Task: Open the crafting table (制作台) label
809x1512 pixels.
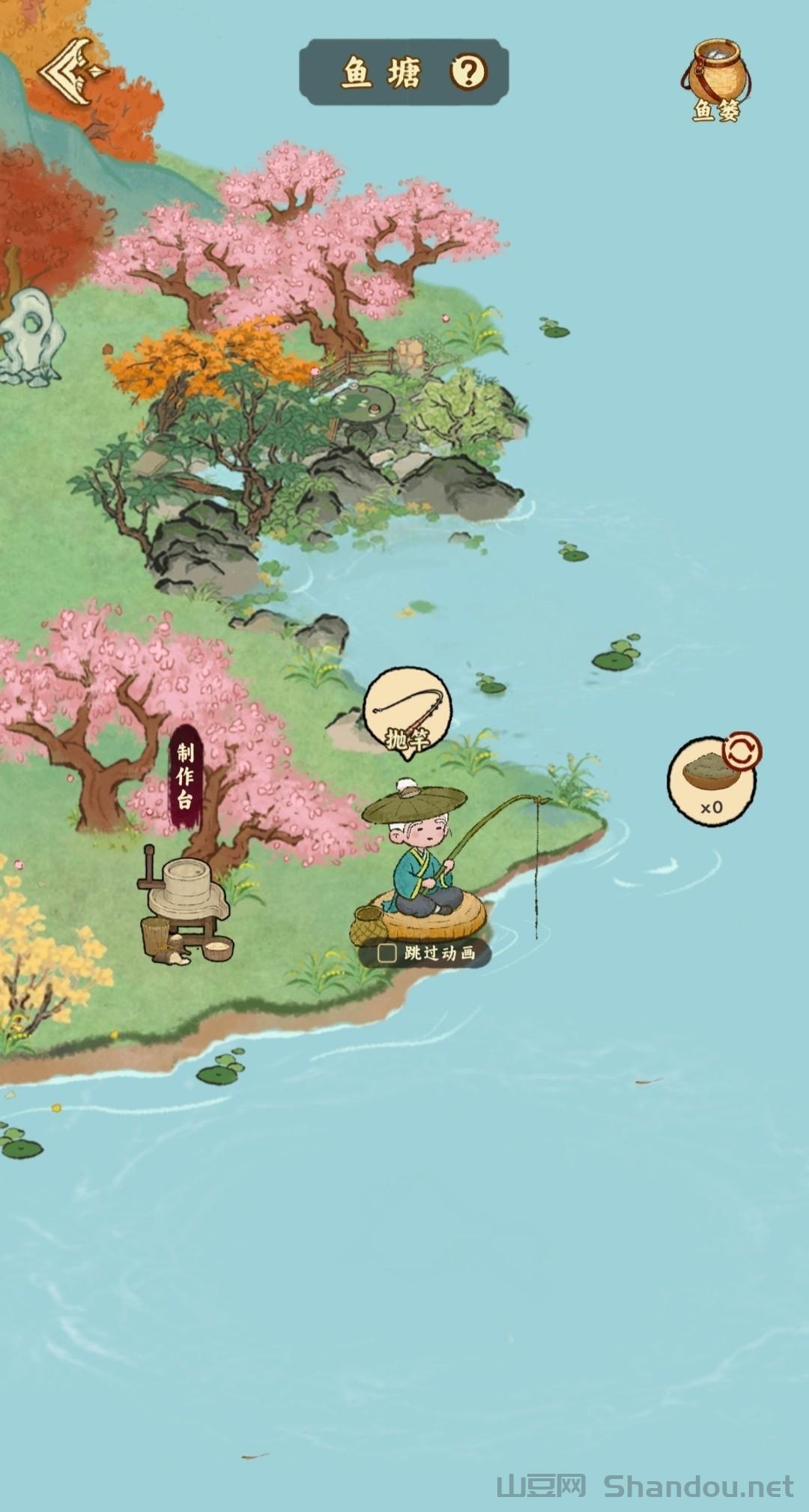Action: tap(185, 777)
